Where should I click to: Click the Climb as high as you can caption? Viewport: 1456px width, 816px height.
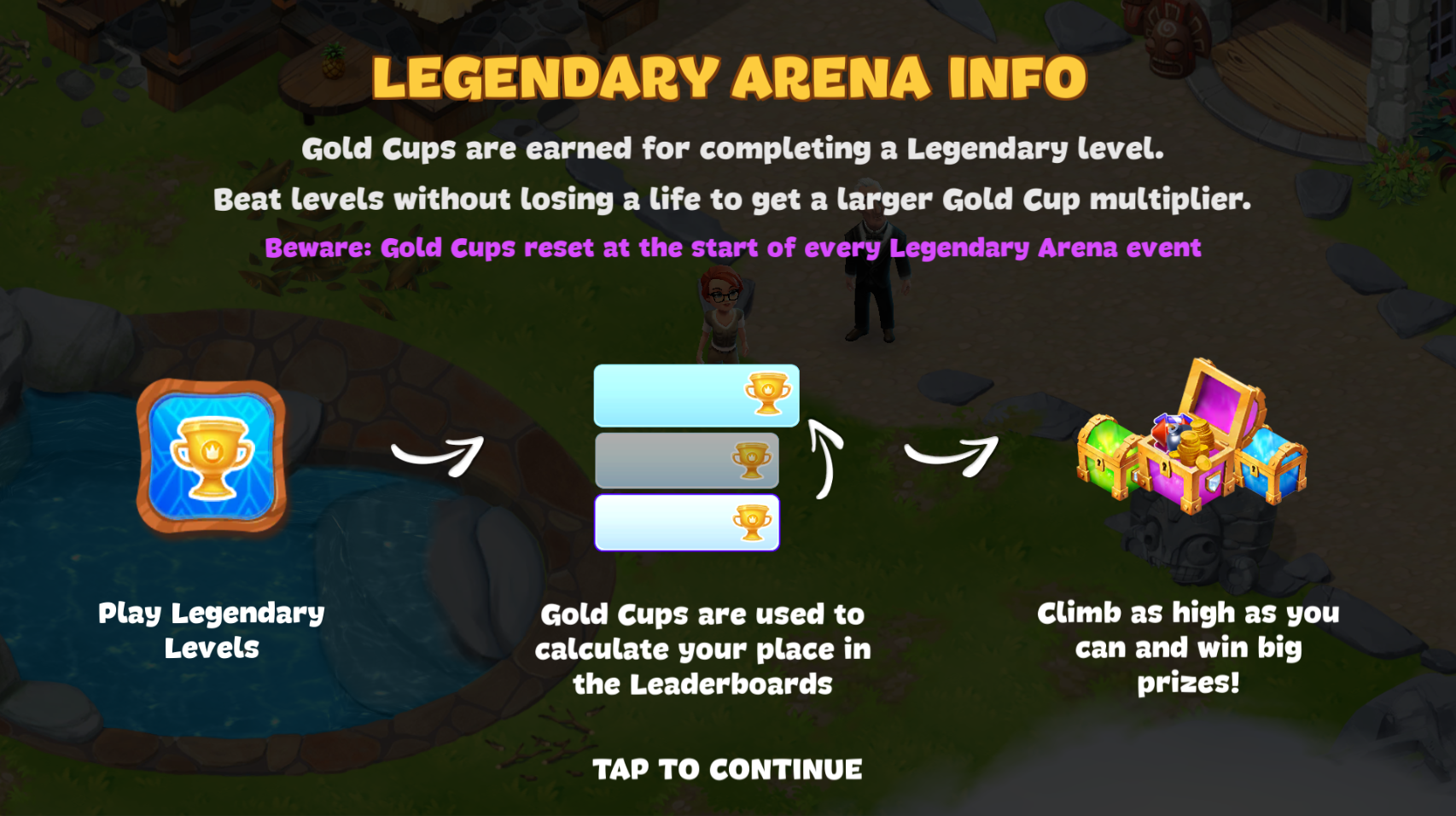[1189, 648]
